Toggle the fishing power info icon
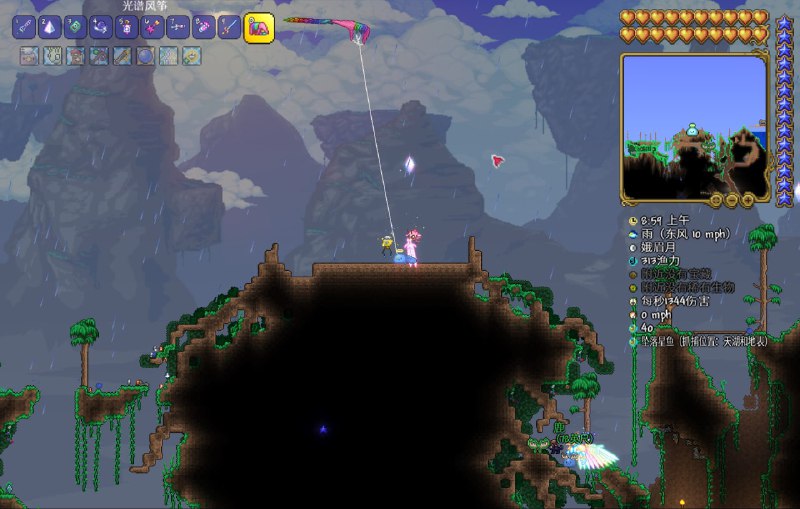800x509 pixels. click(x=633, y=260)
